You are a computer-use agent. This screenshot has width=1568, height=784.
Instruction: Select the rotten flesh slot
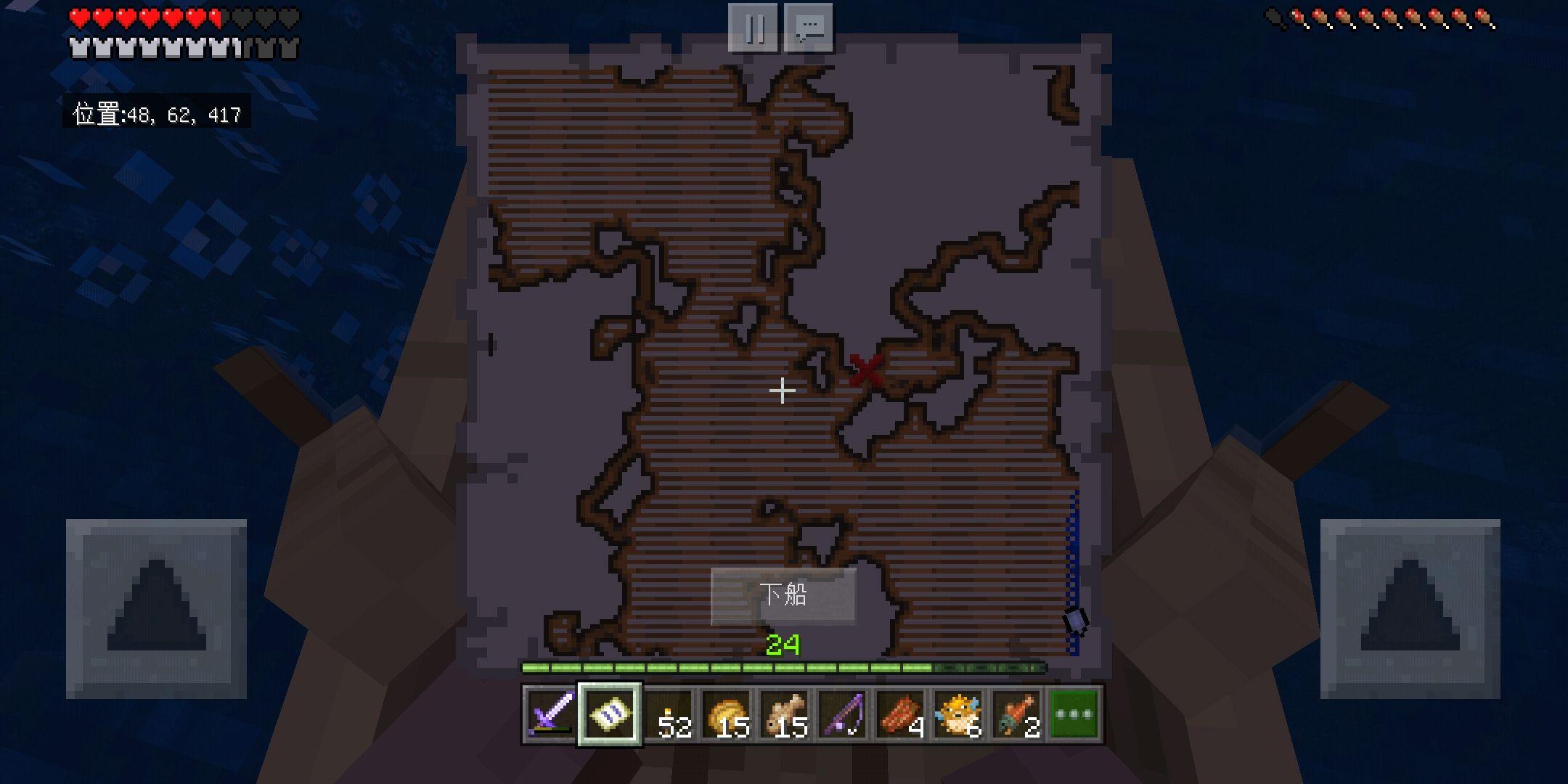pyautogui.click(x=1016, y=714)
